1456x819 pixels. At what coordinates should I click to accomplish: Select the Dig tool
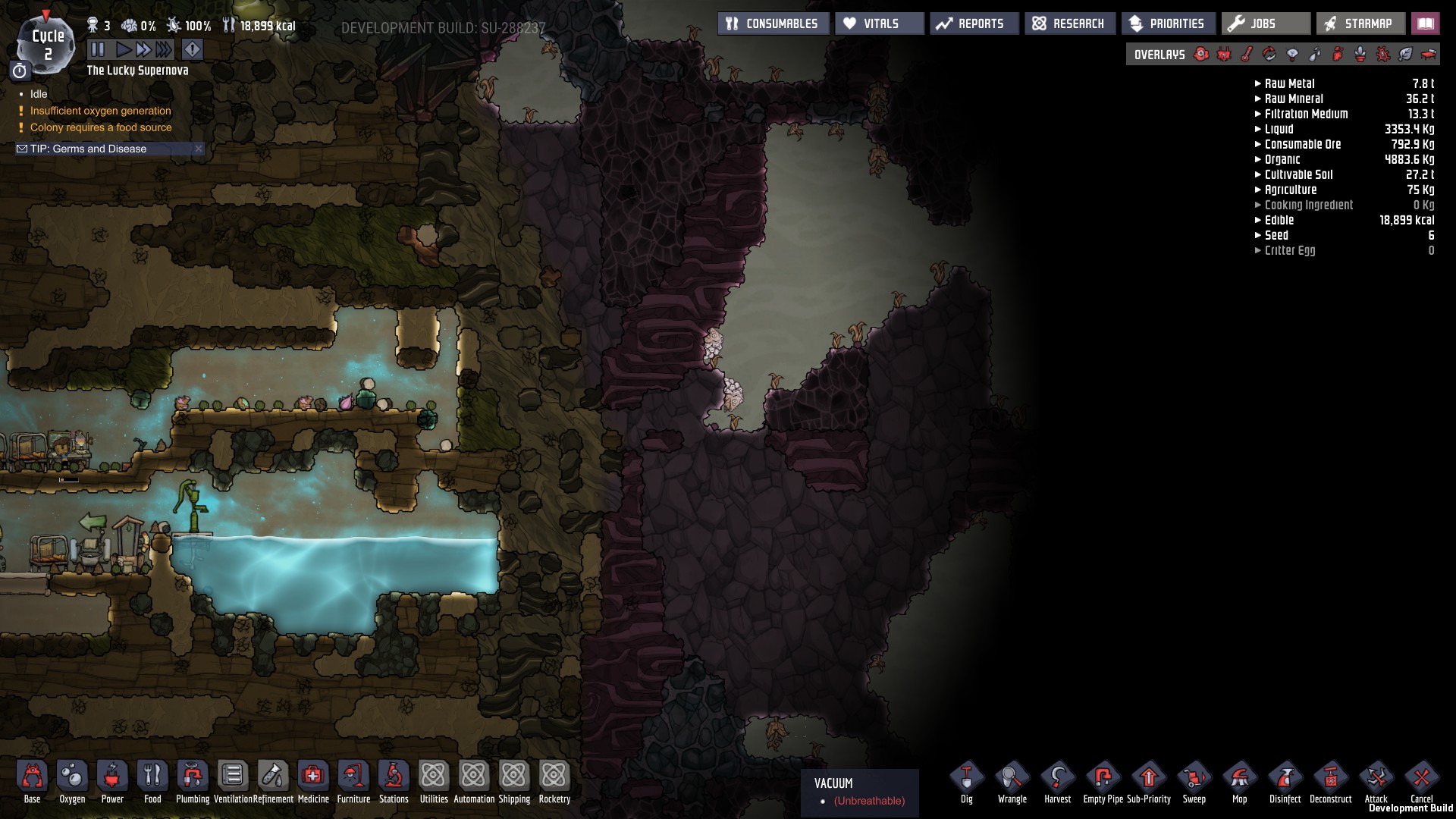click(x=966, y=780)
